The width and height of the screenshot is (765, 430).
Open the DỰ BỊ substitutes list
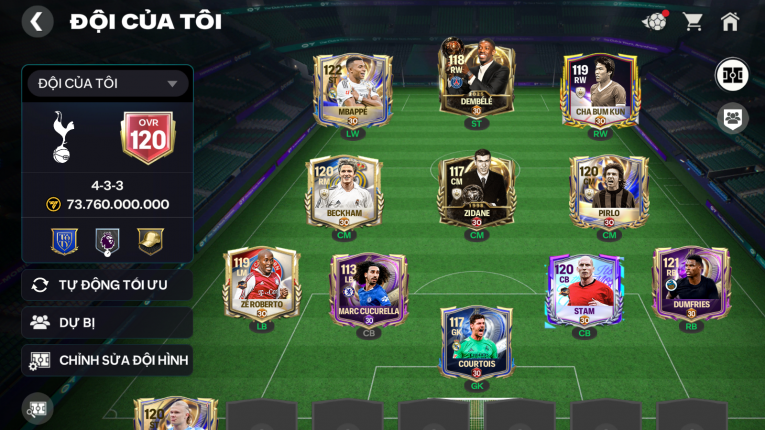(107, 322)
